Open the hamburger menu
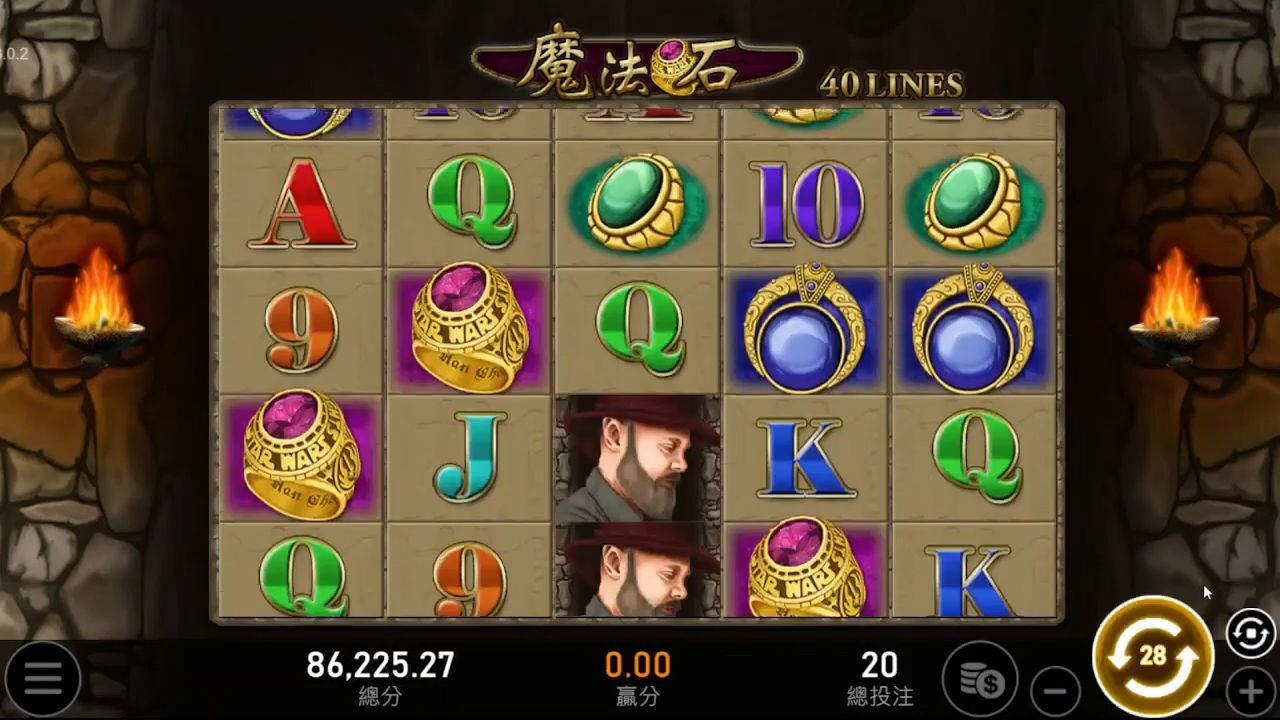 coord(42,680)
